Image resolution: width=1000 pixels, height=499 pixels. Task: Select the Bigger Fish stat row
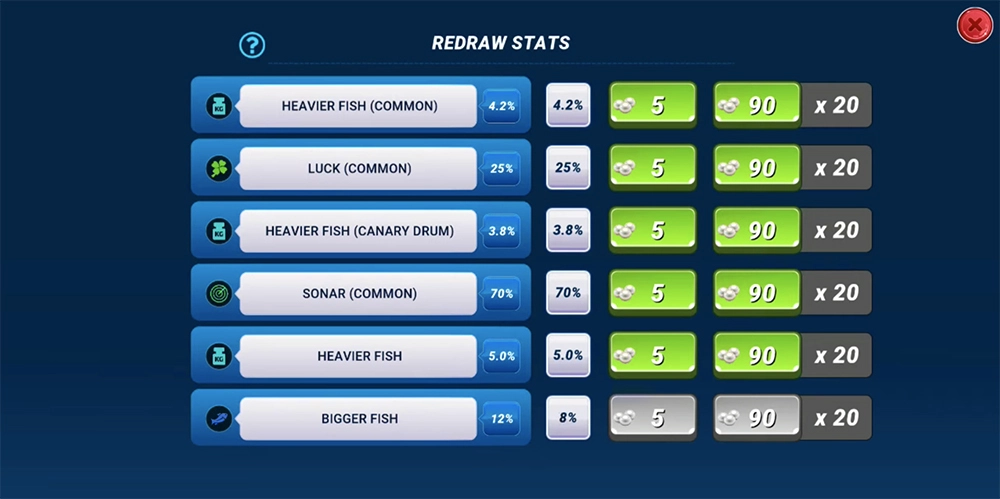(x=359, y=418)
